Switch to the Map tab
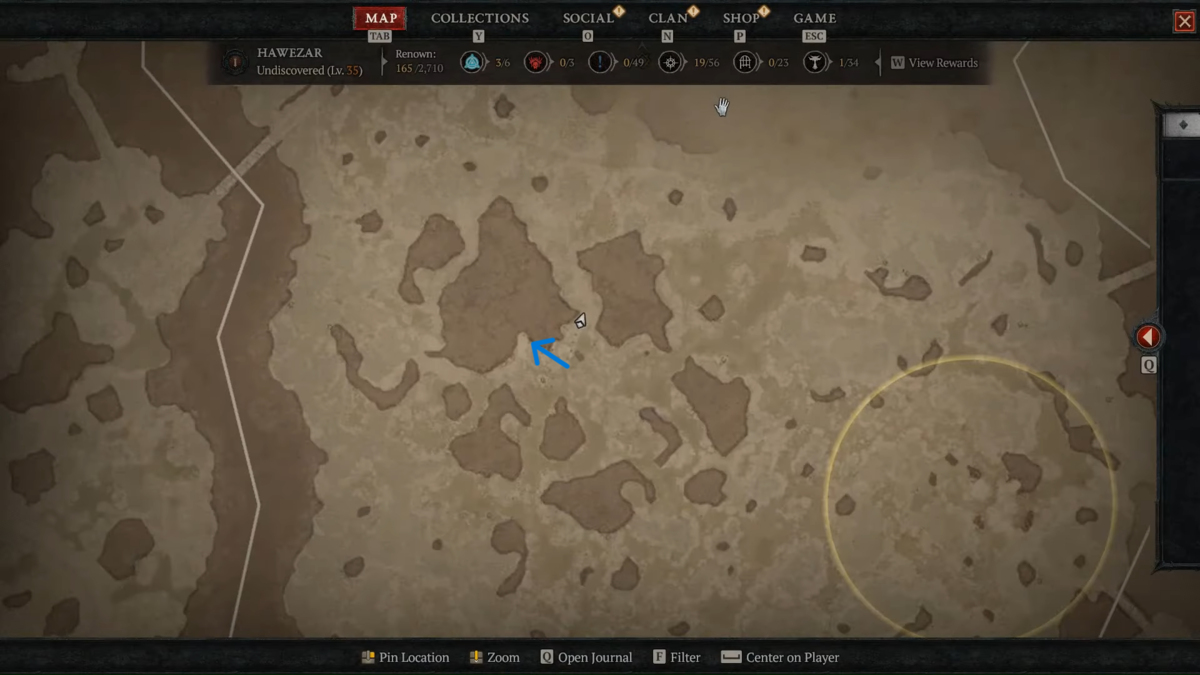 click(x=380, y=19)
